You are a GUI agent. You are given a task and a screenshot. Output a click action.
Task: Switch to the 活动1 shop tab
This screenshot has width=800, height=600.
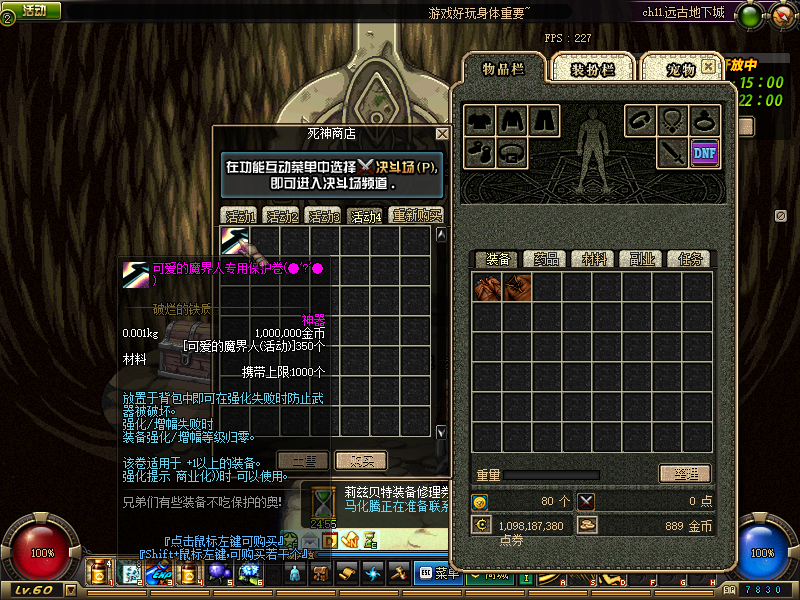[x=240, y=215]
